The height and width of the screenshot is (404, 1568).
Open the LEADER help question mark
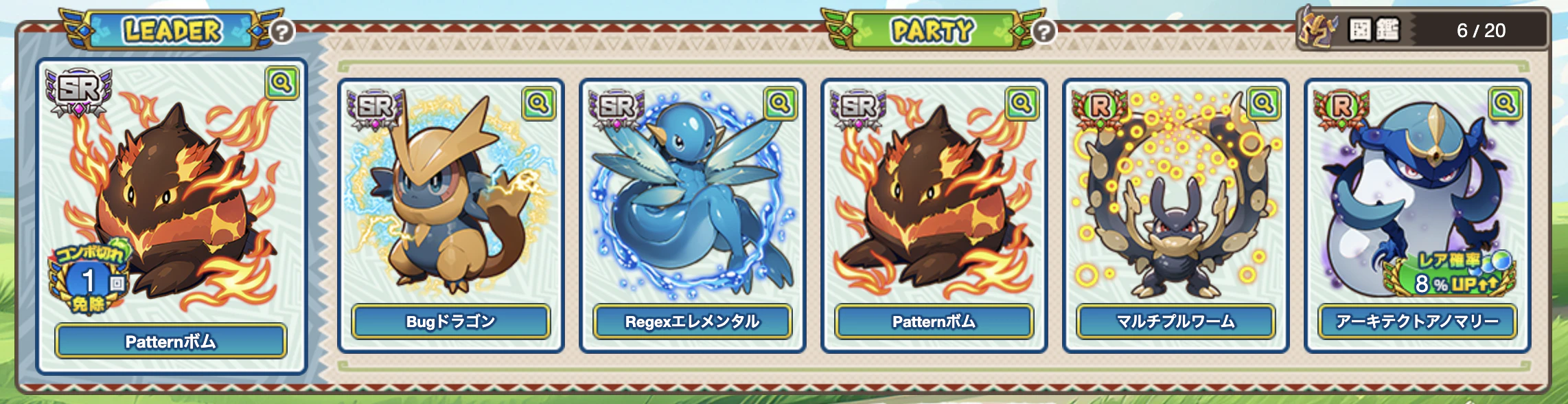(282, 31)
